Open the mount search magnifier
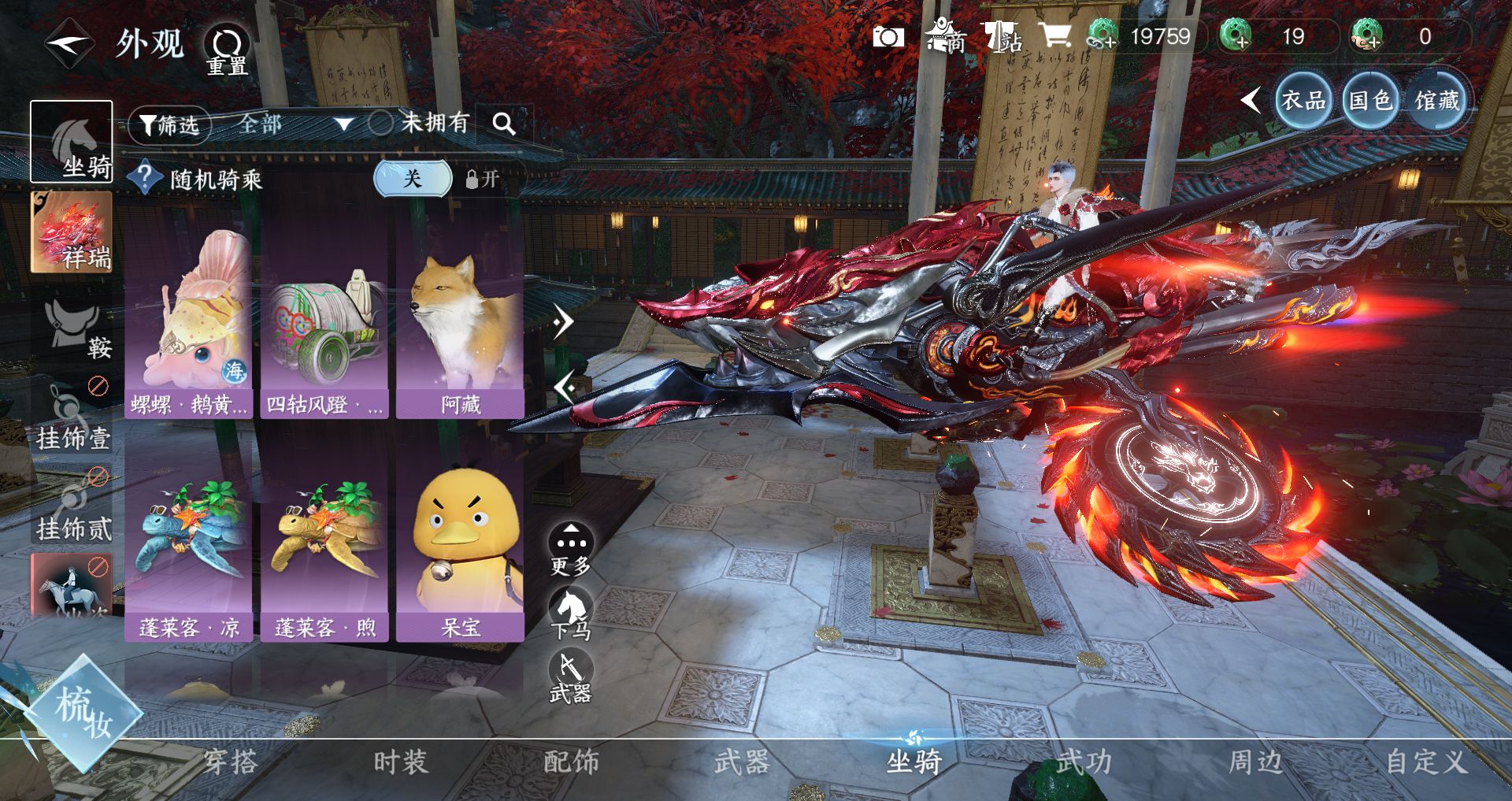 click(x=504, y=124)
